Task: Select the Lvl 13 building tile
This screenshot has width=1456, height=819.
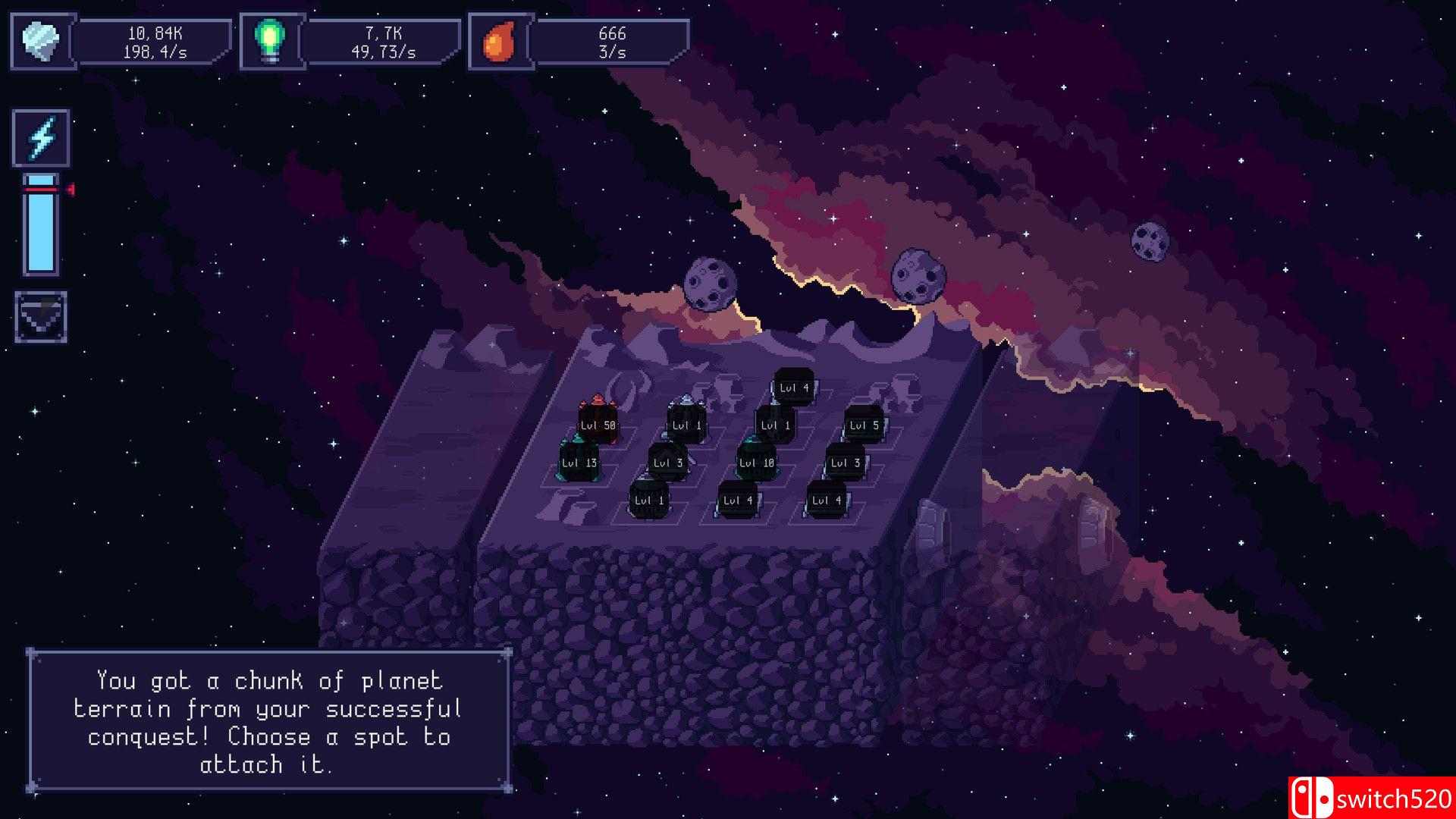Action: click(x=579, y=463)
